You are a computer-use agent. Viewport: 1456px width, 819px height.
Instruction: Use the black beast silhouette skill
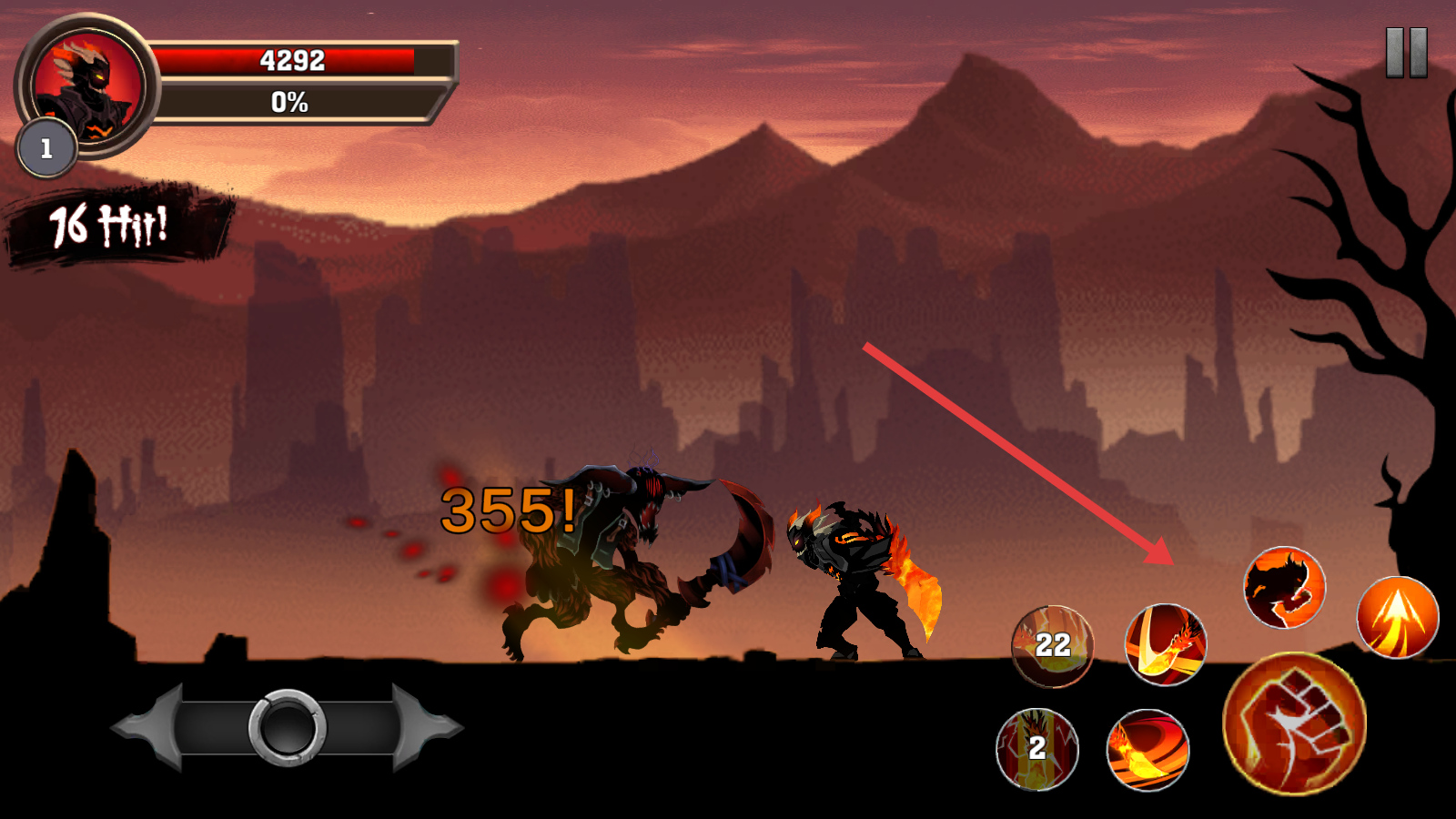[1284, 587]
